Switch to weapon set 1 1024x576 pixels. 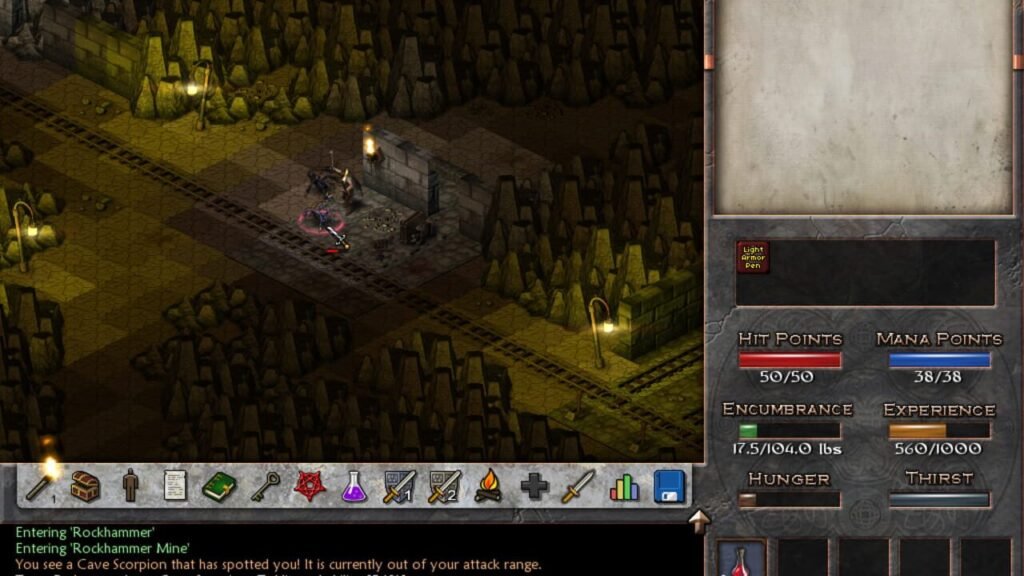(x=399, y=487)
